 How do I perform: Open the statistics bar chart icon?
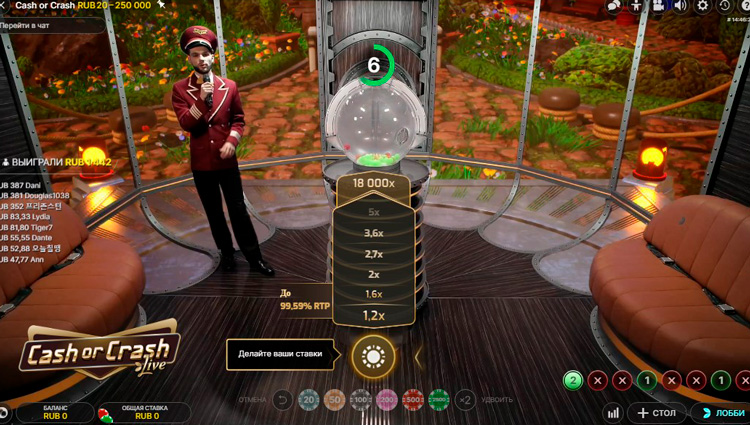coord(613,413)
